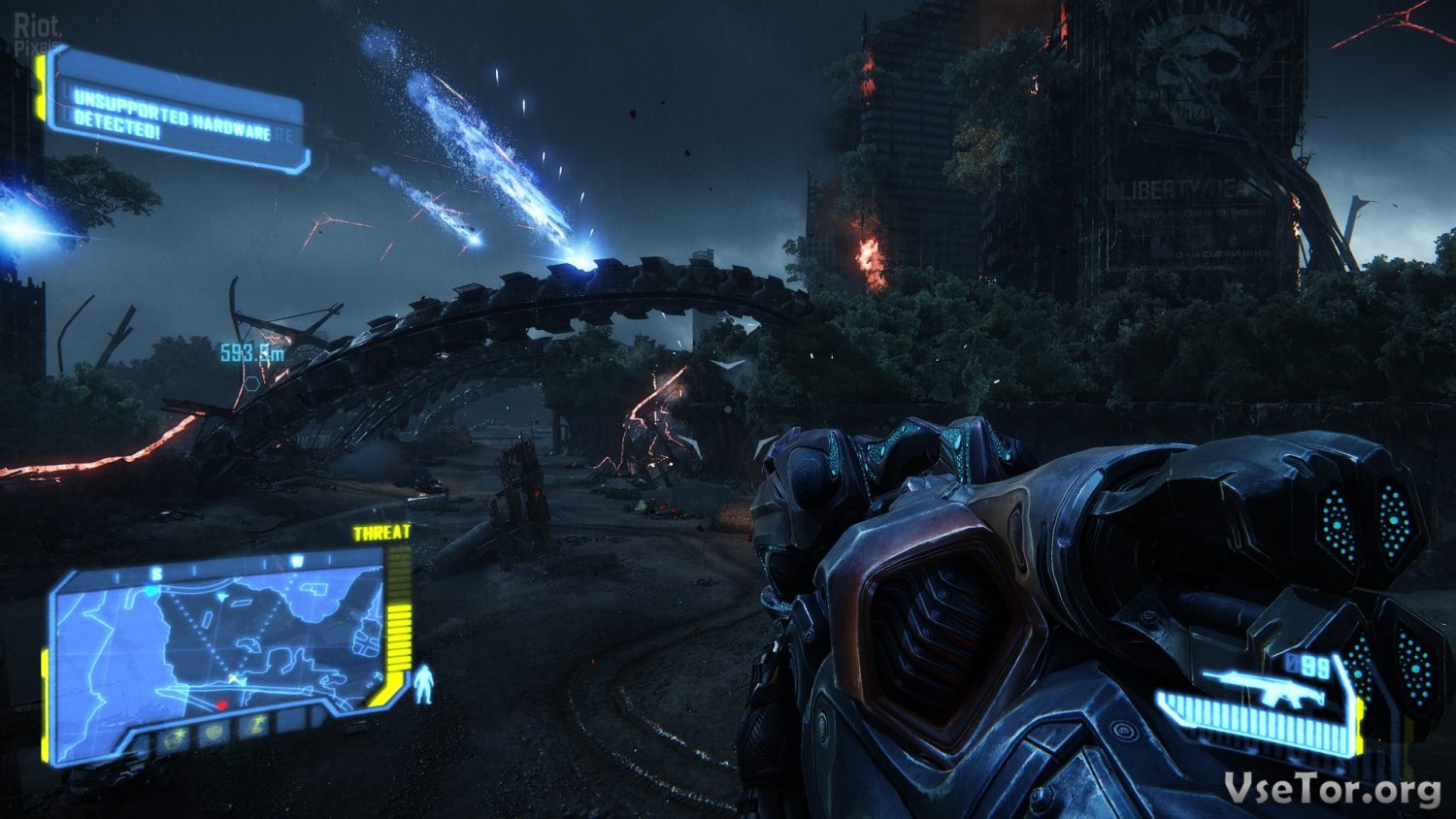
Task: Select the assault rifle weapon icon
Action: tap(1262, 687)
